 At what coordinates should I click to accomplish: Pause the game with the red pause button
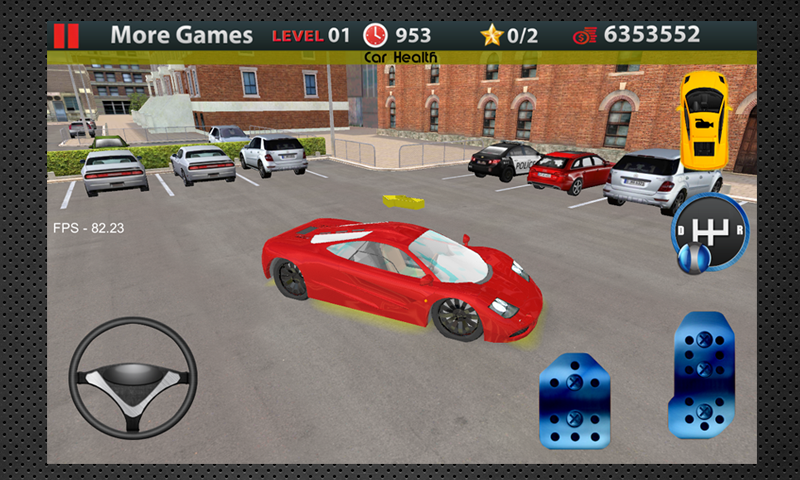click(x=66, y=35)
